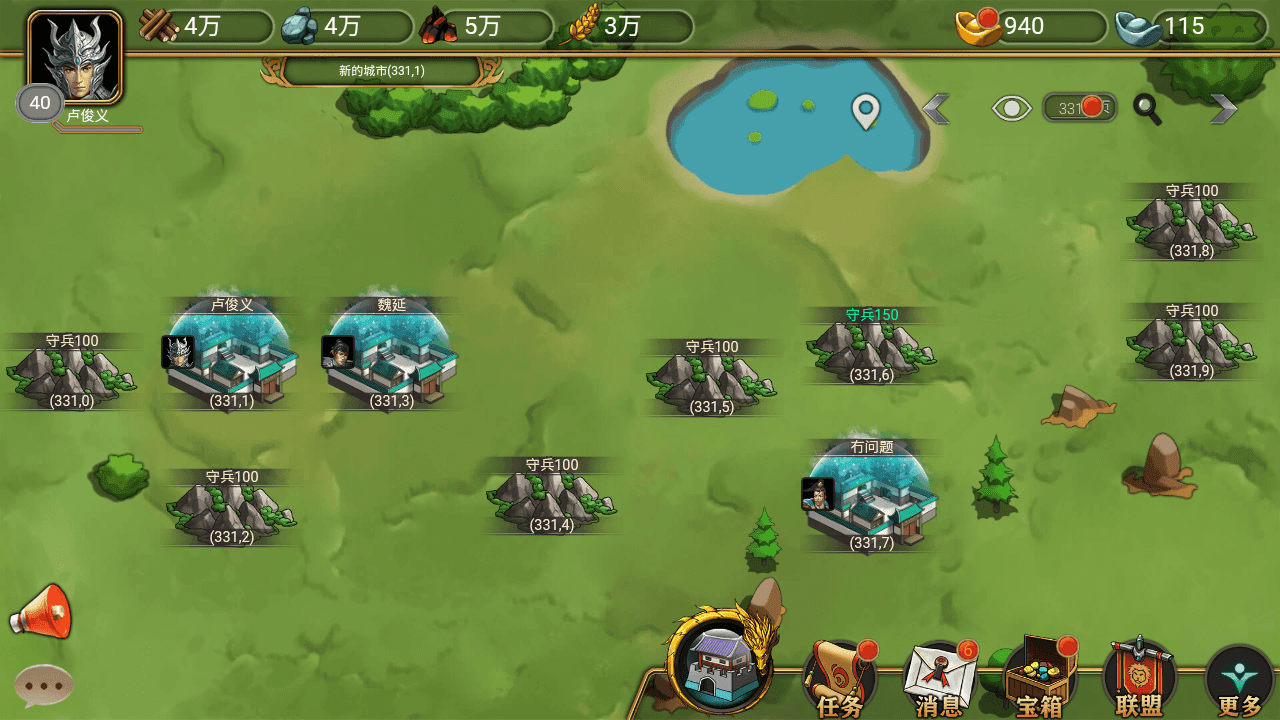
Task: Tap the silver ingot currency icon
Action: [x=1137, y=27]
